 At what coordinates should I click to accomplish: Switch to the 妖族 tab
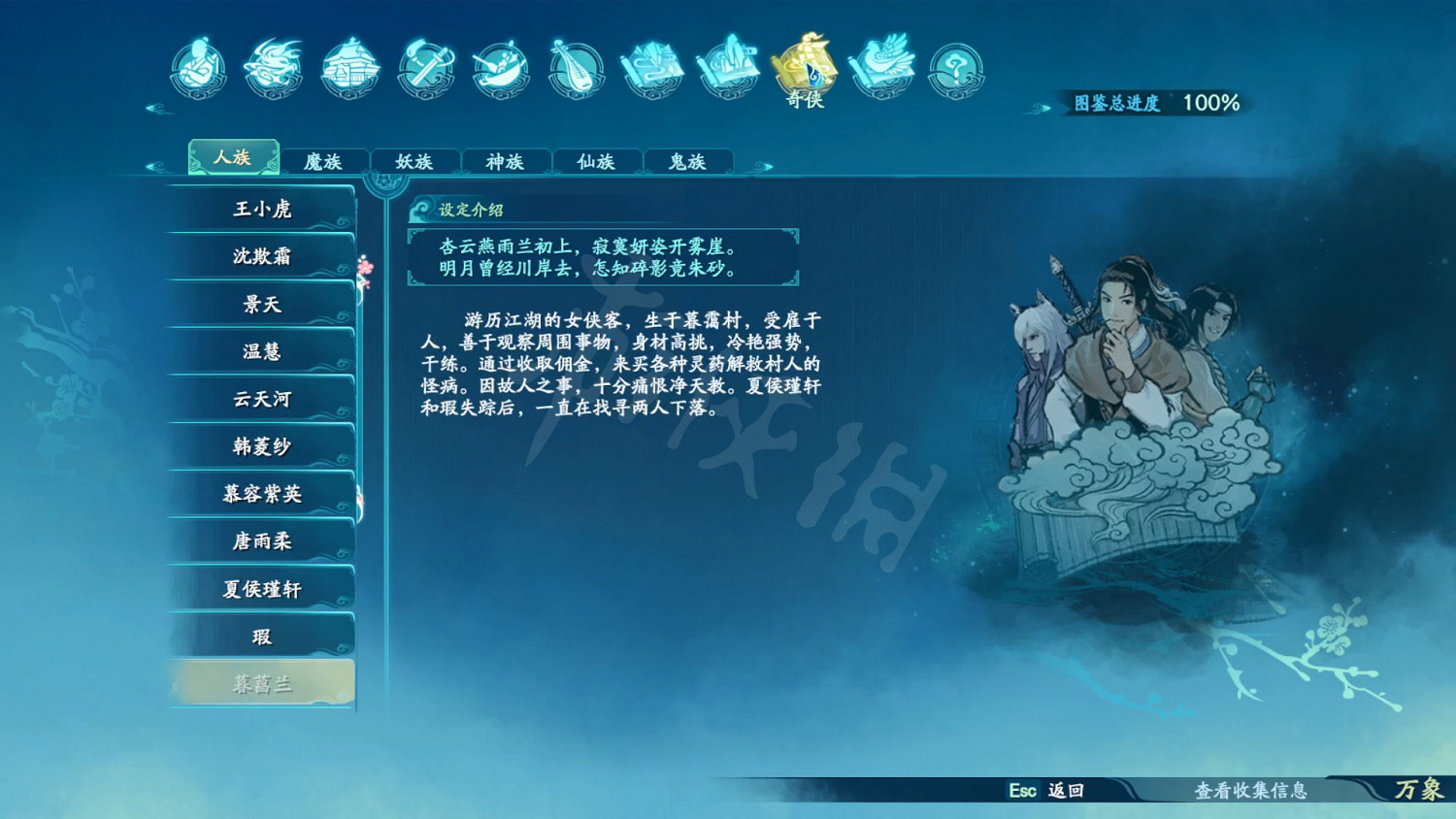click(414, 161)
